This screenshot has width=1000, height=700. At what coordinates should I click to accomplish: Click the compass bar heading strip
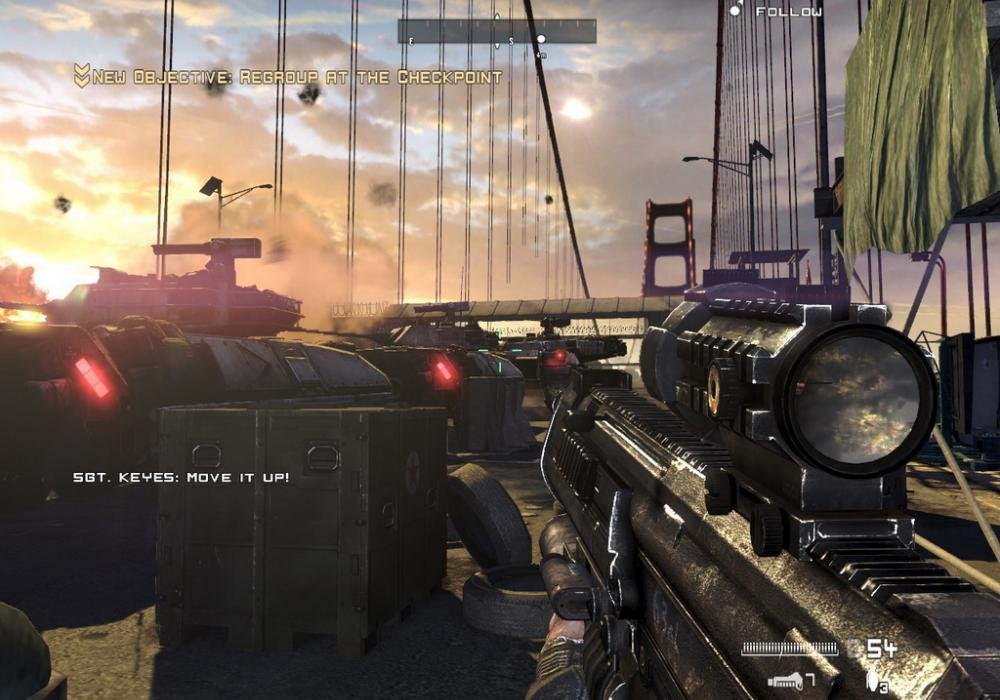point(497,31)
